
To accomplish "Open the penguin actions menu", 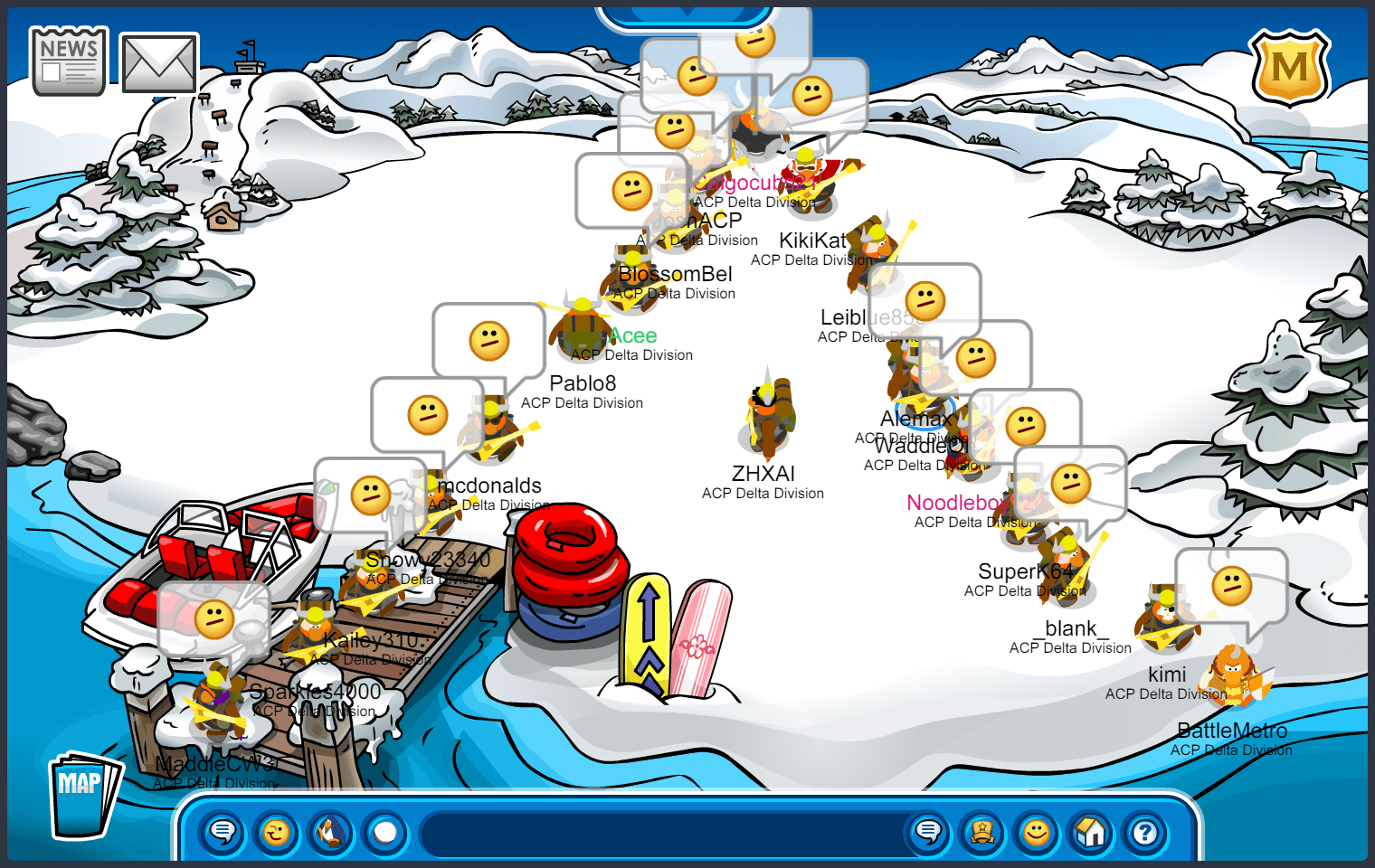I will (x=331, y=832).
